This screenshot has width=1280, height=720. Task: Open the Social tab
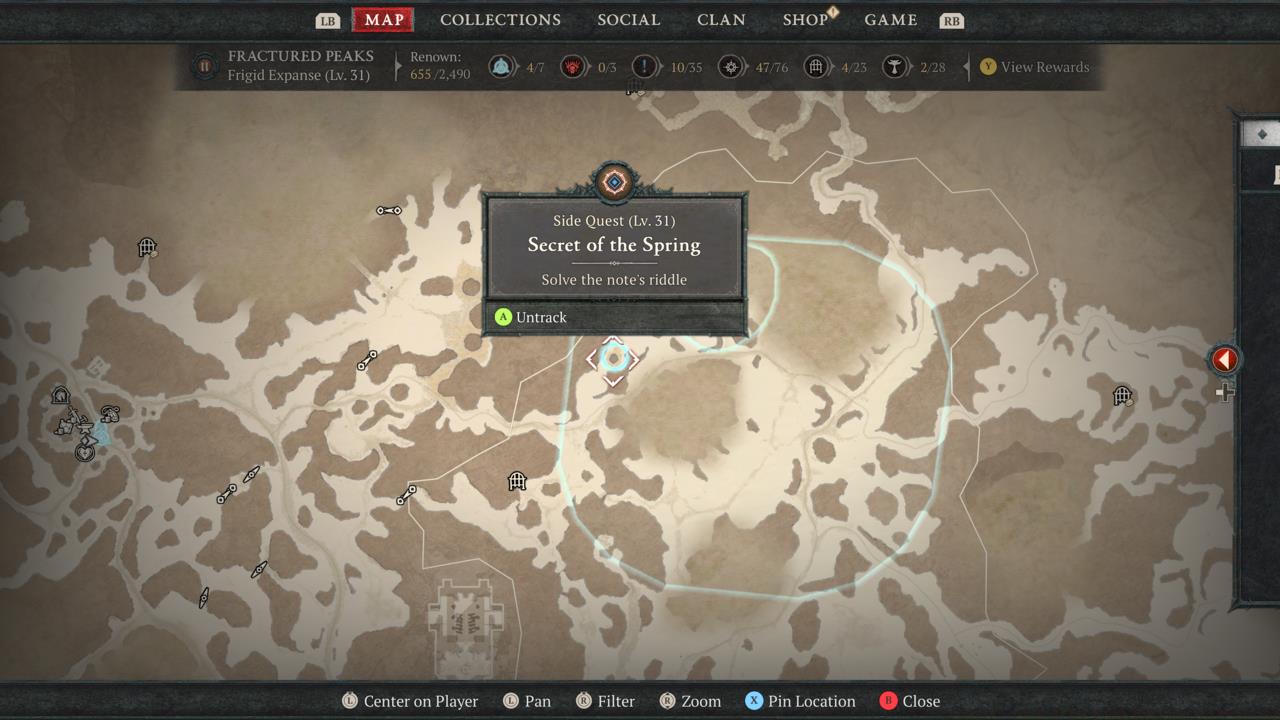pos(628,20)
